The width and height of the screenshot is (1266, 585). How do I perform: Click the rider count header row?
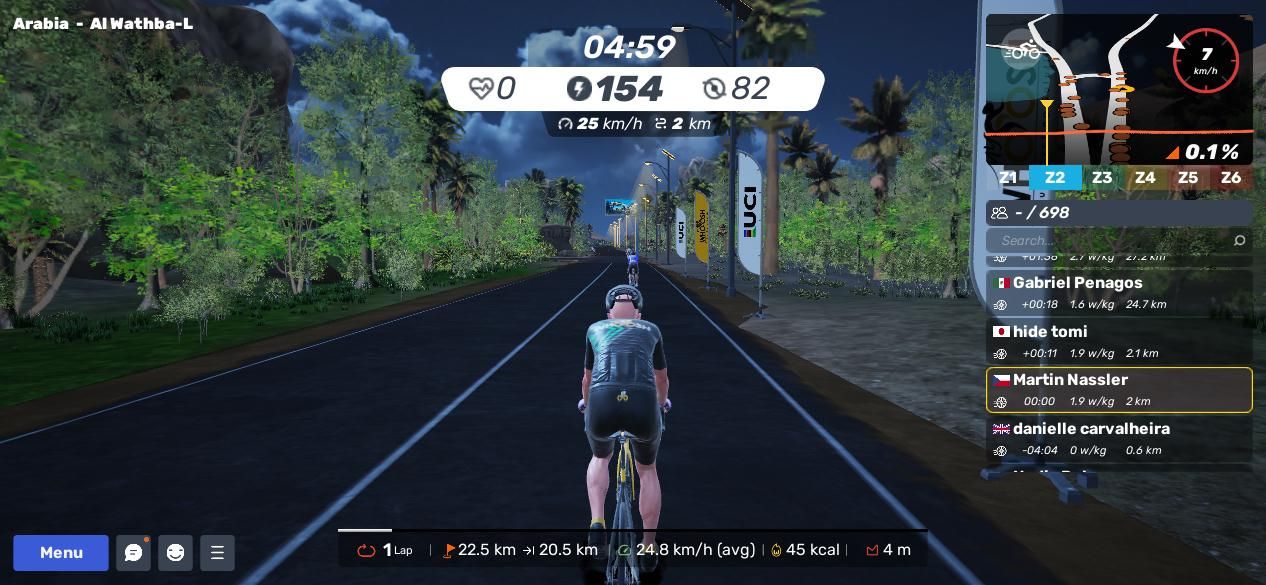click(x=1119, y=212)
